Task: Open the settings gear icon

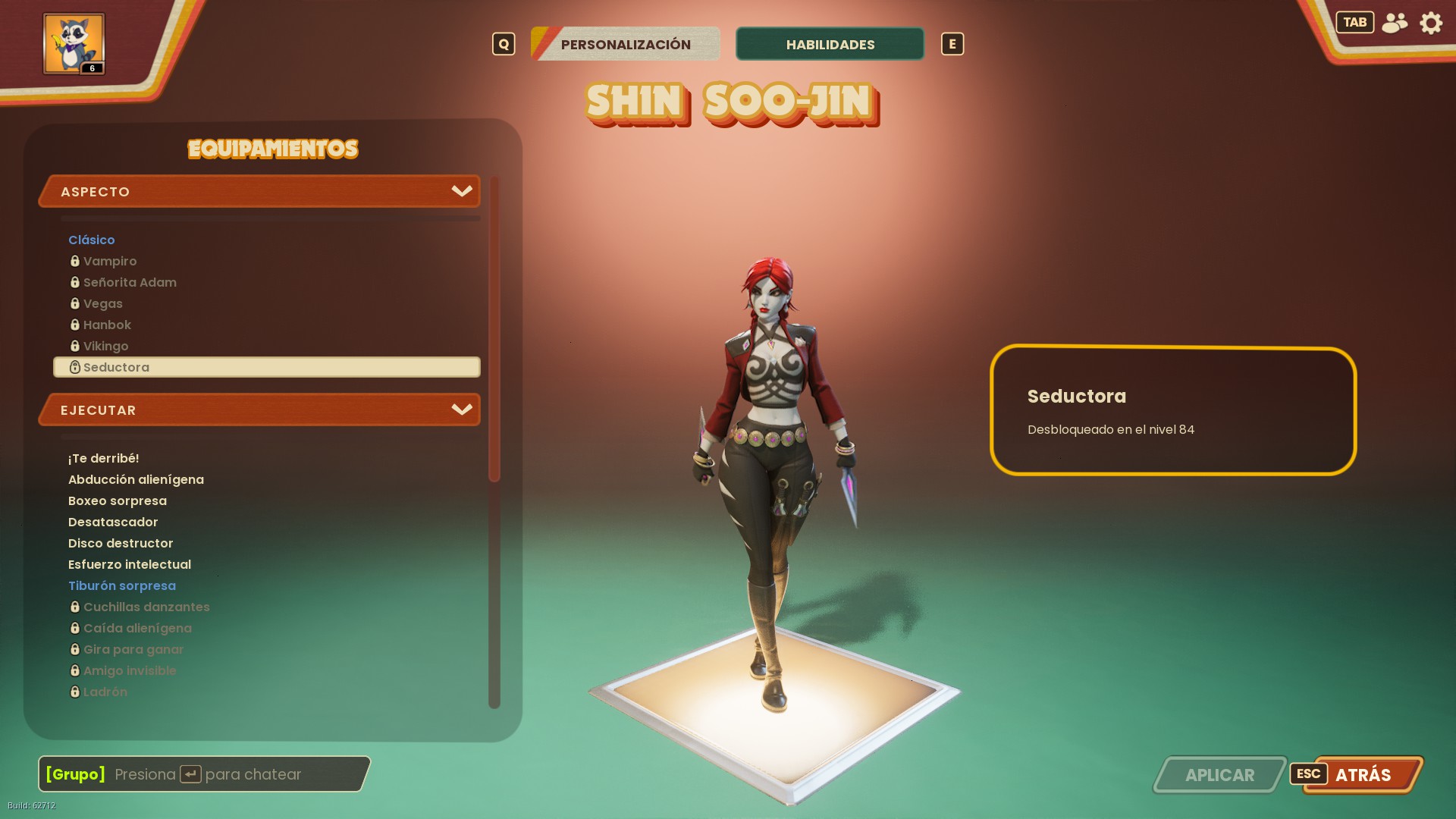Action: click(1431, 23)
